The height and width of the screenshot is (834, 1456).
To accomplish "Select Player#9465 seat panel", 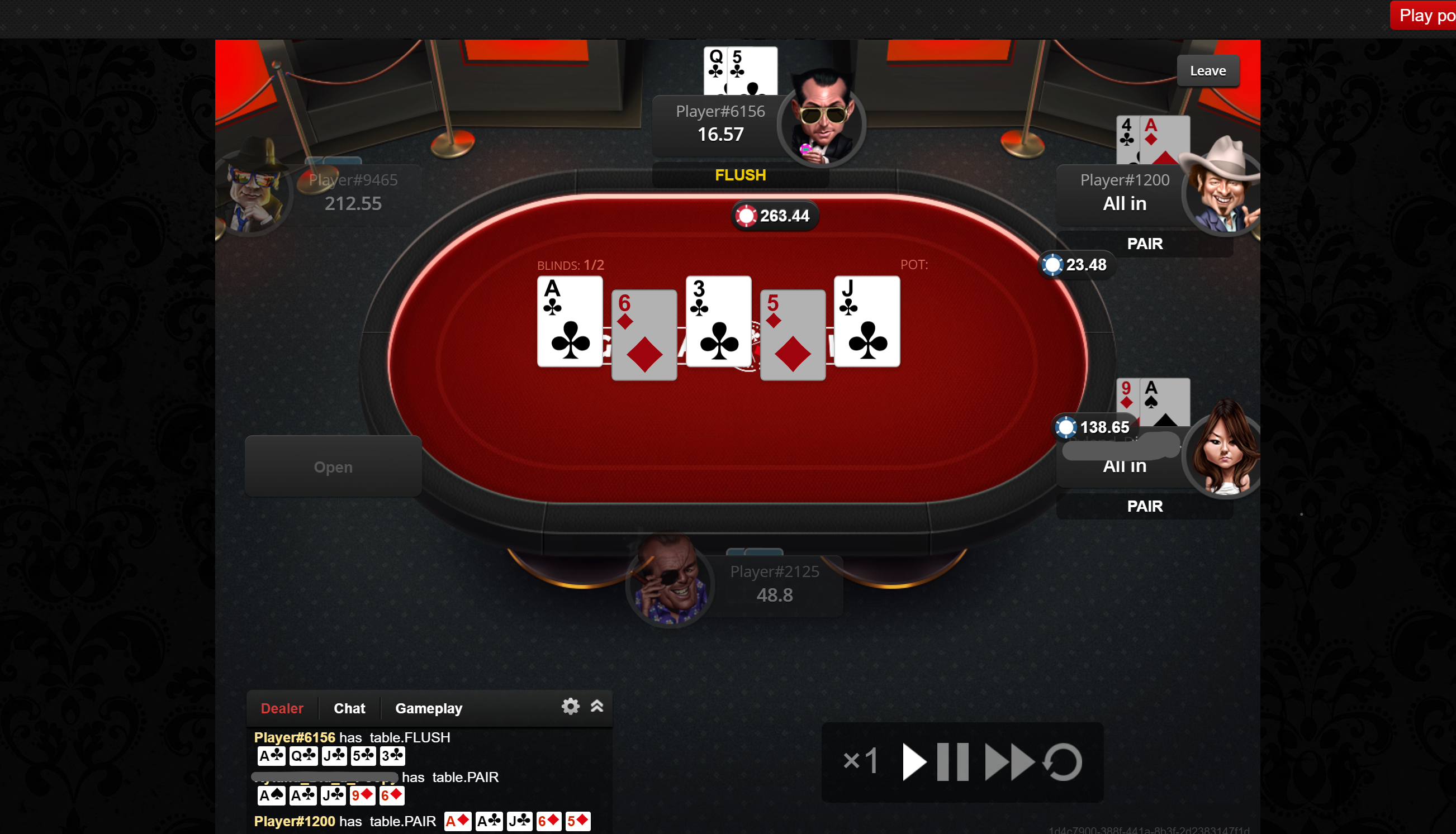I will coord(352,193).
